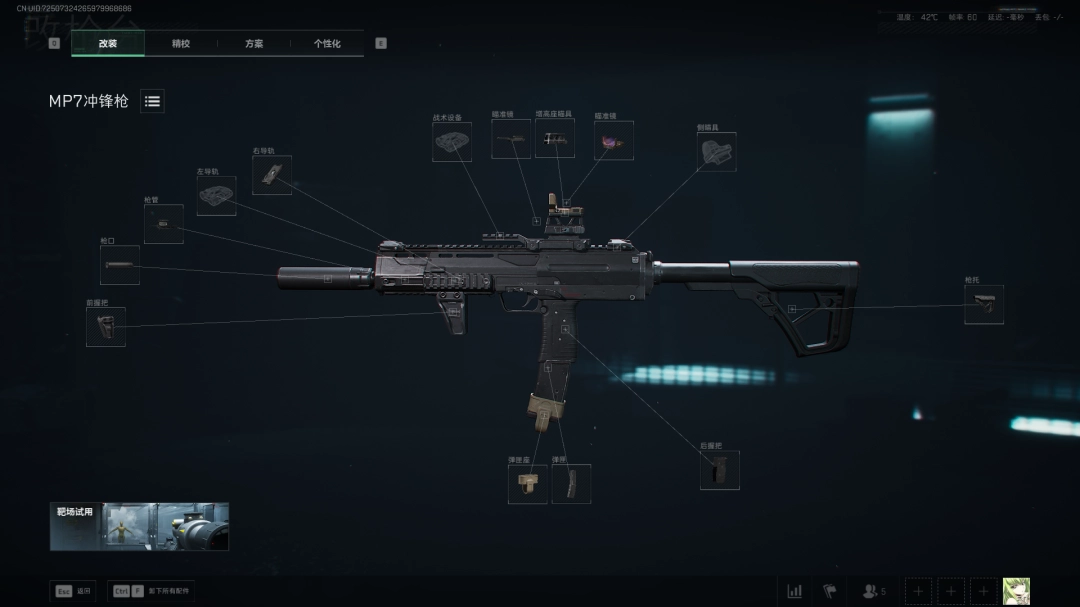
Task: Select the 枪管 barrel slot
Action: (x=163, y=224)
